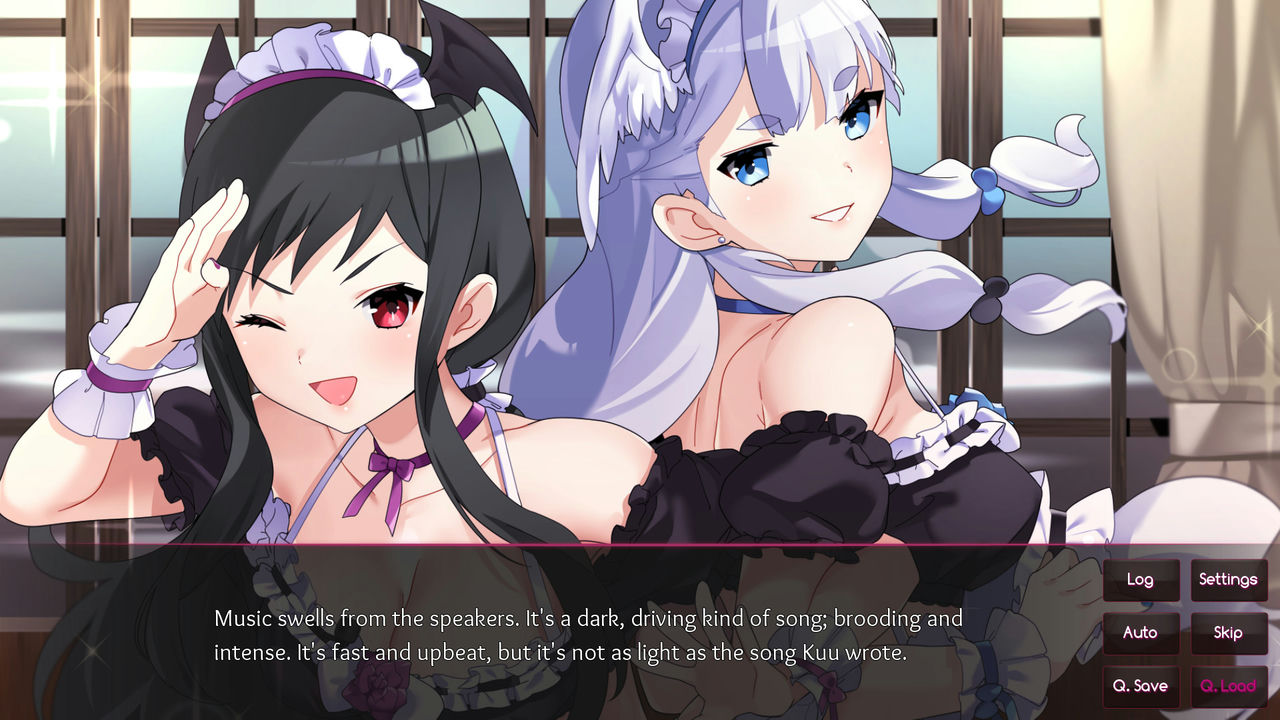The width and height of the screenshot is (1280, 720).
Task: Turn on automatic text progression
Action: coord(1141,633)
